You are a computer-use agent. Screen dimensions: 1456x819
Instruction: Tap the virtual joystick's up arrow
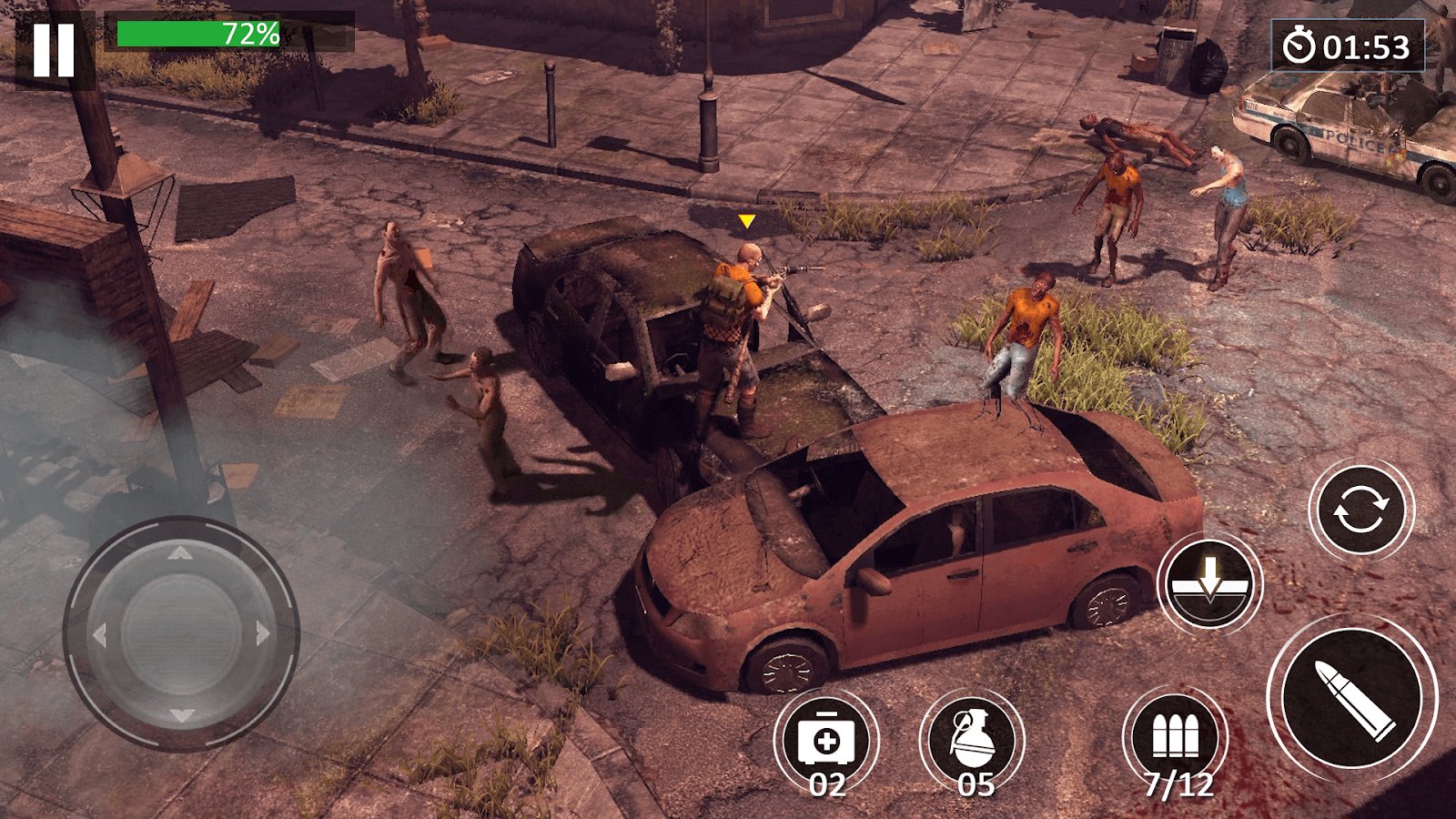181,552
